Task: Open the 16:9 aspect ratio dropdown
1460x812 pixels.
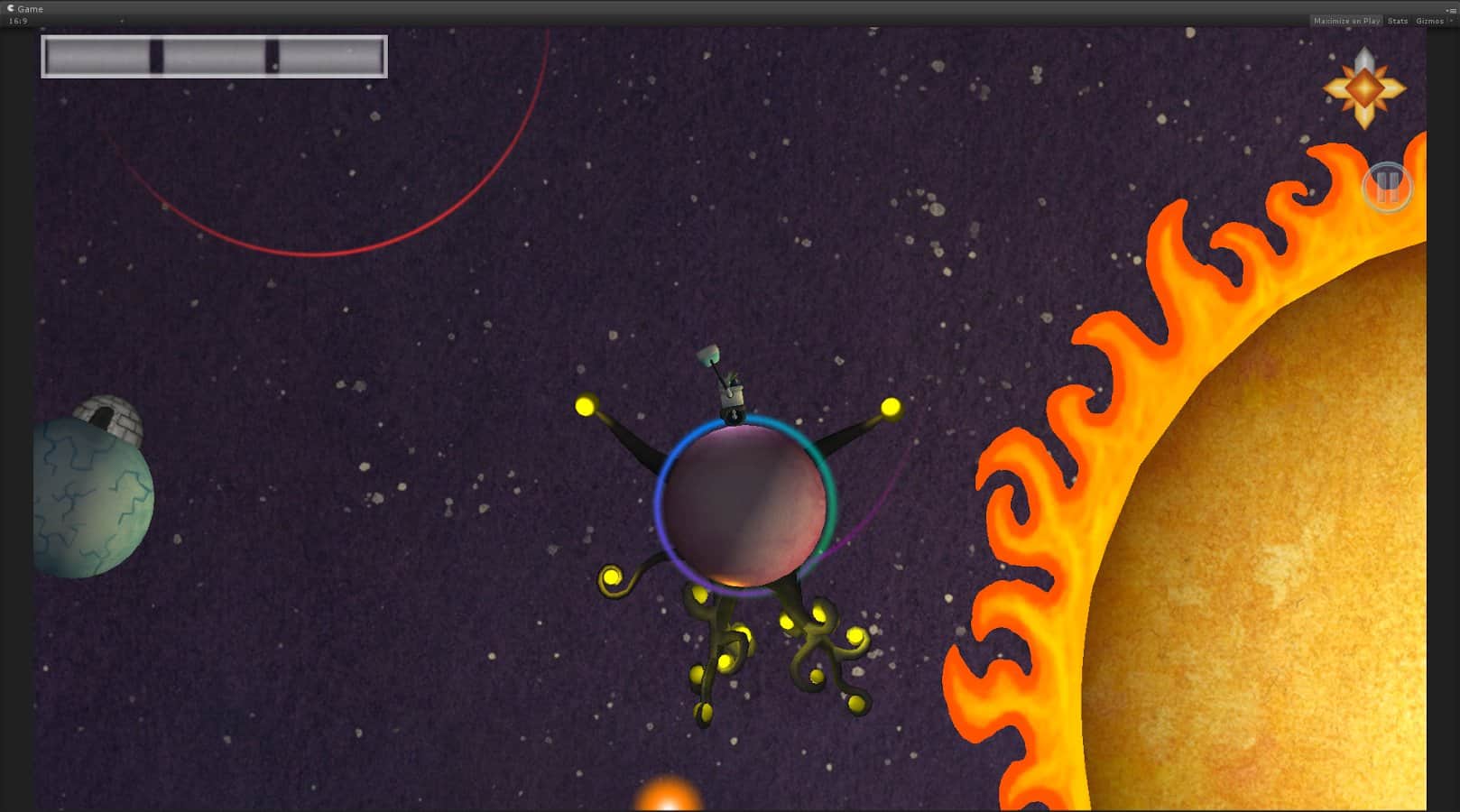Action: (x=18, y=19)
